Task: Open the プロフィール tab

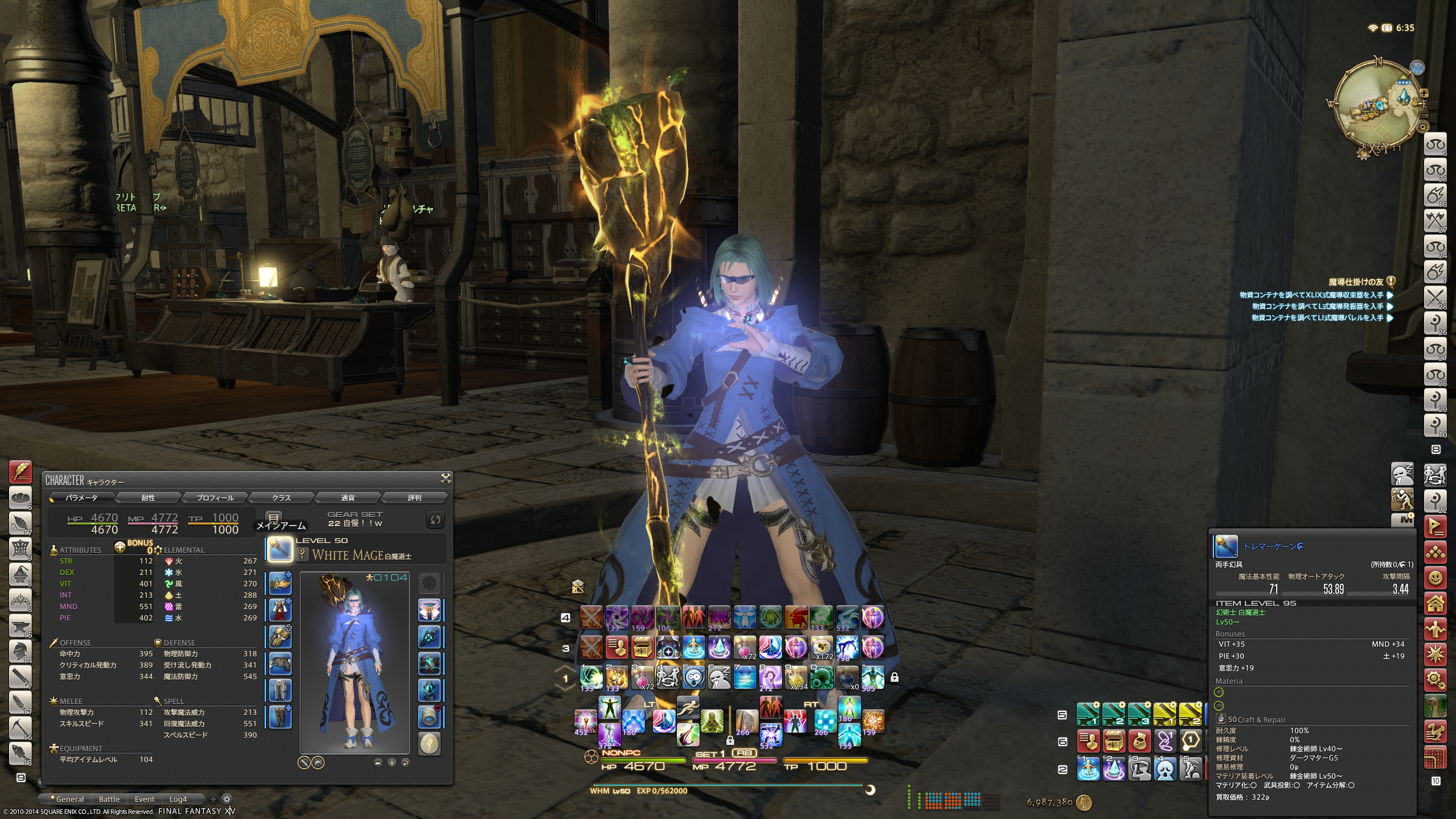Action: (x=215, y=498)
